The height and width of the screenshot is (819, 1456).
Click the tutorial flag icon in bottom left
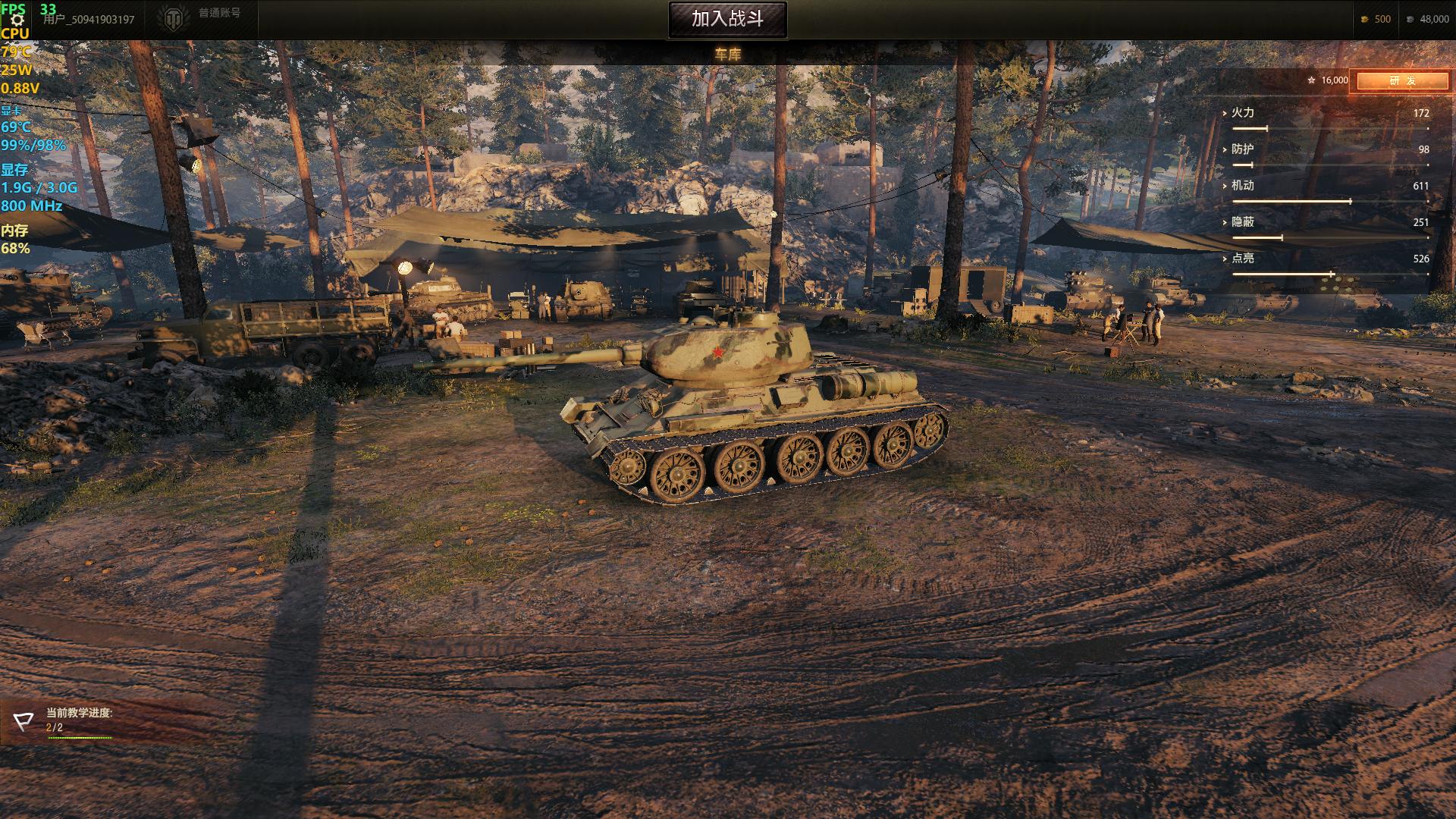coord(25,720)
